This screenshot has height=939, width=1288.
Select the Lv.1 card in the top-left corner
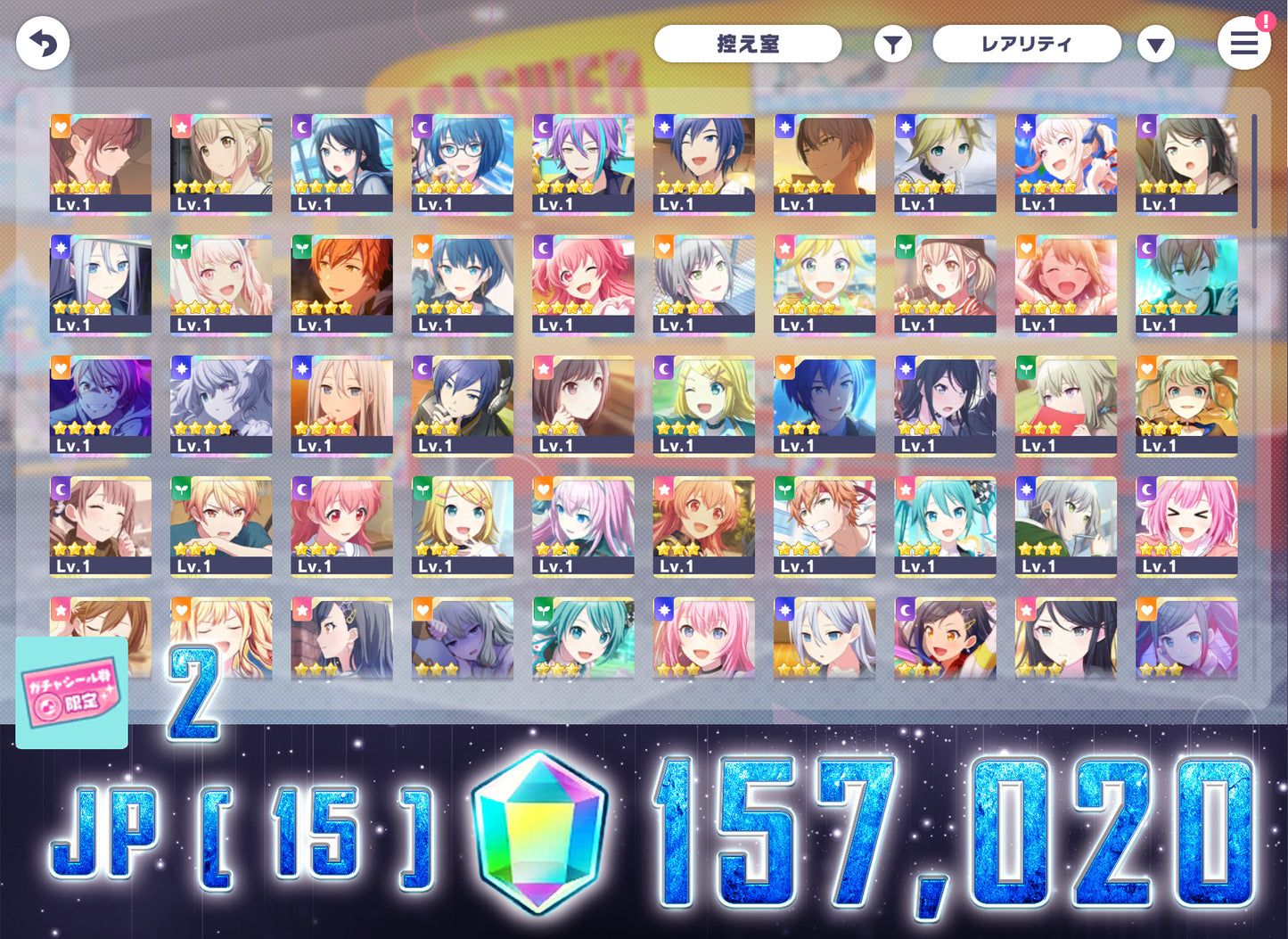100,165
